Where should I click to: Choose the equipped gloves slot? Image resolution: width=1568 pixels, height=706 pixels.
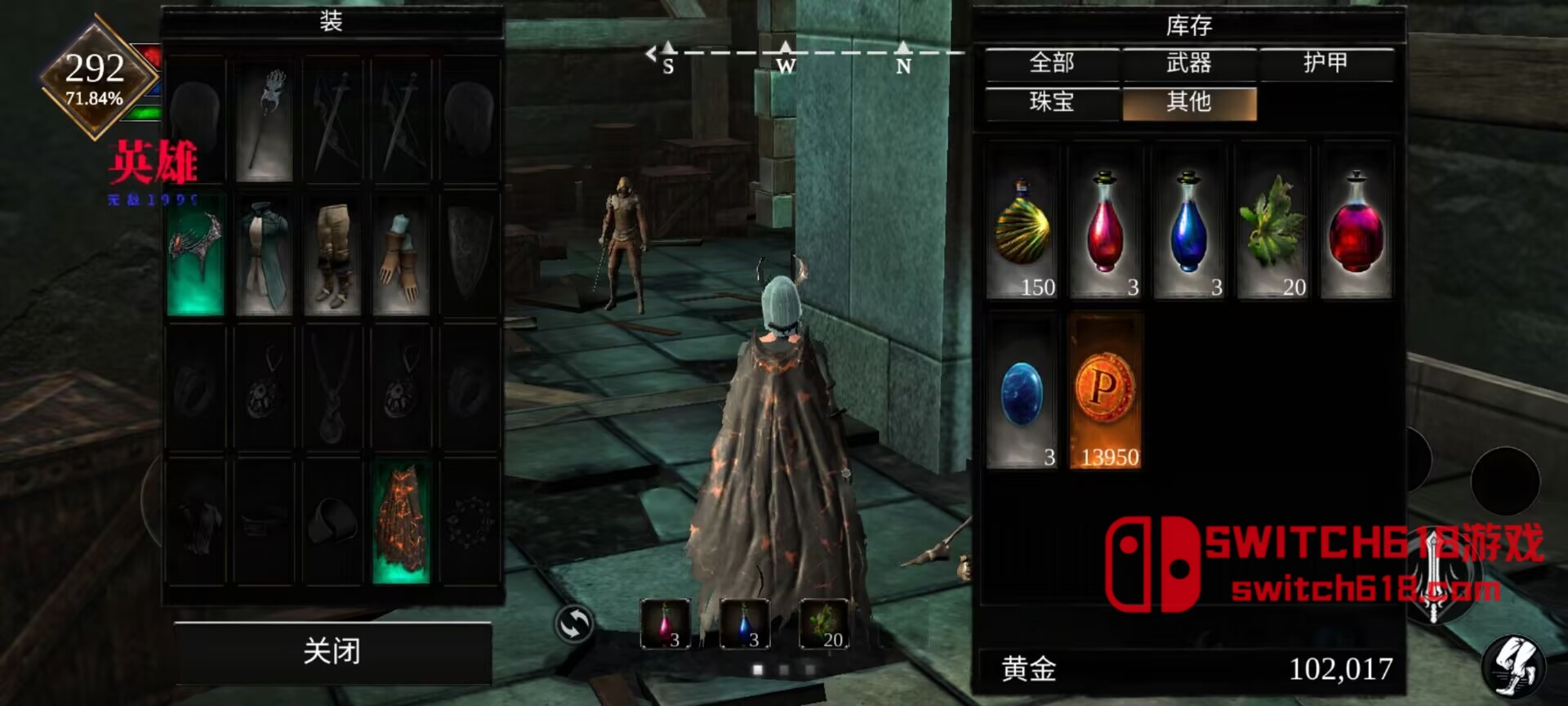401,255
